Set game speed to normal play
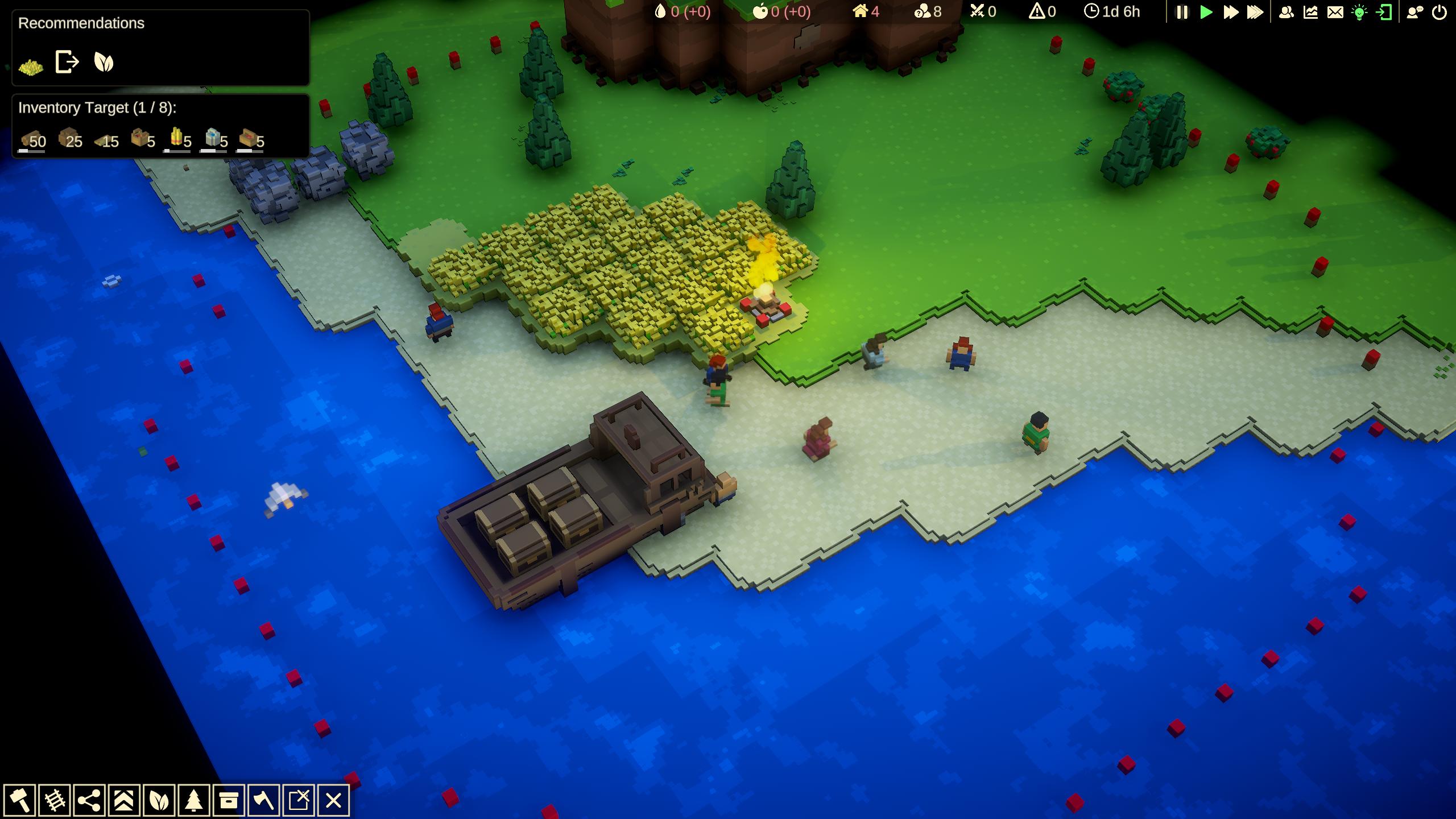The image size is (1456, 819). [x=1206, y=12]
